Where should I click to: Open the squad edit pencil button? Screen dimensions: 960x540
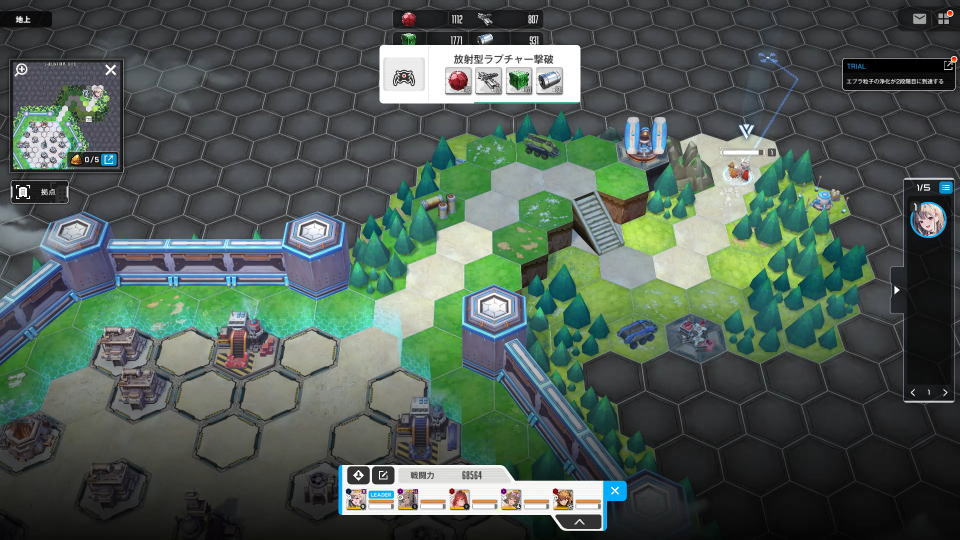382,475
